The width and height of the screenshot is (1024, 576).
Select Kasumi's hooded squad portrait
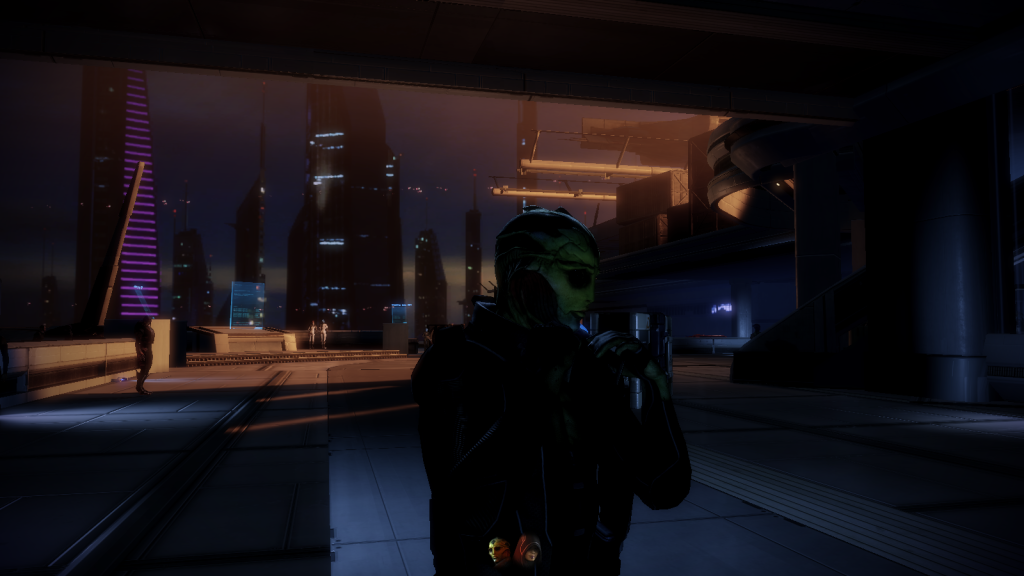pyautogui.click(x=528, y=548)
